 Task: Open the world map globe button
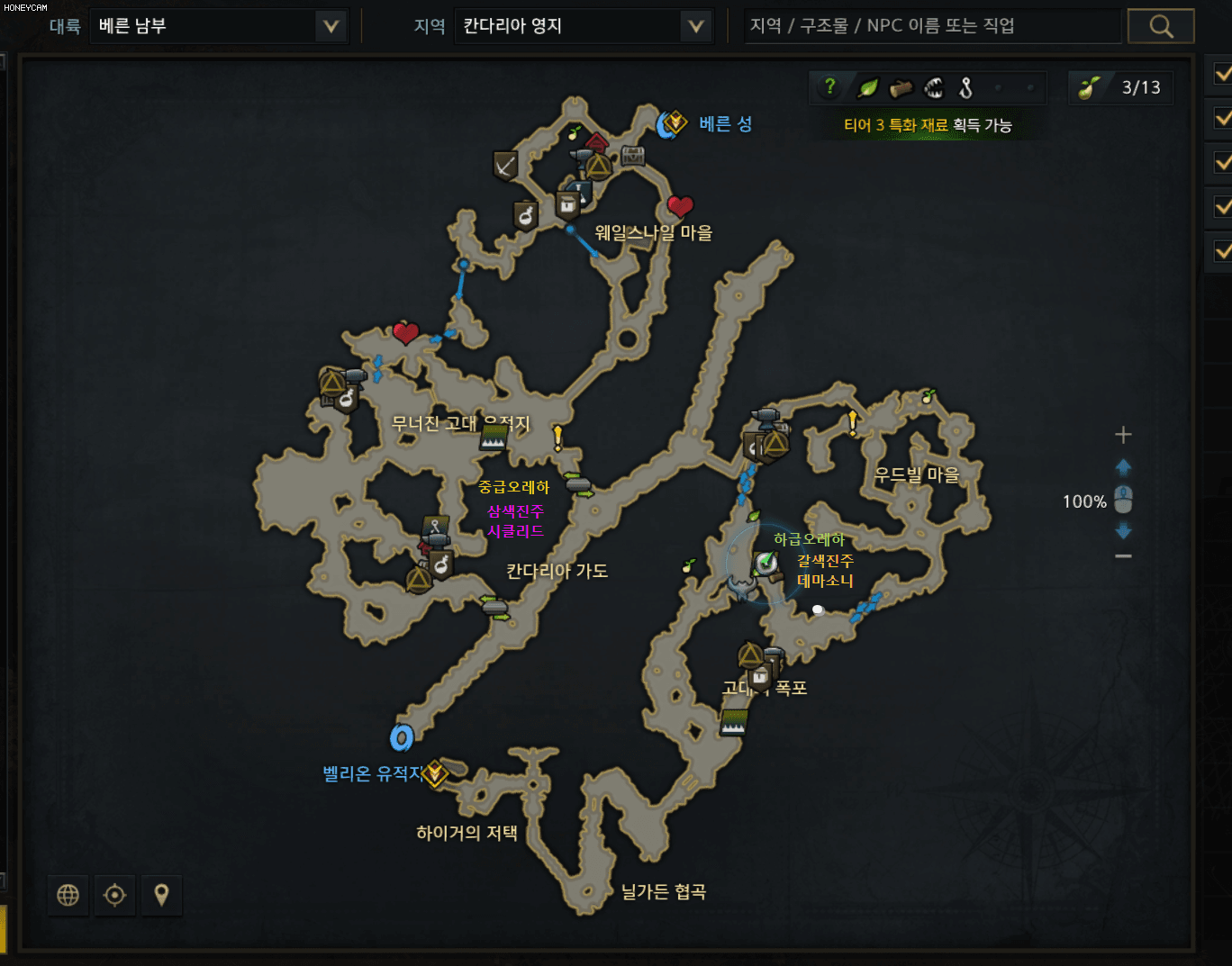click(x=68, y=895)
